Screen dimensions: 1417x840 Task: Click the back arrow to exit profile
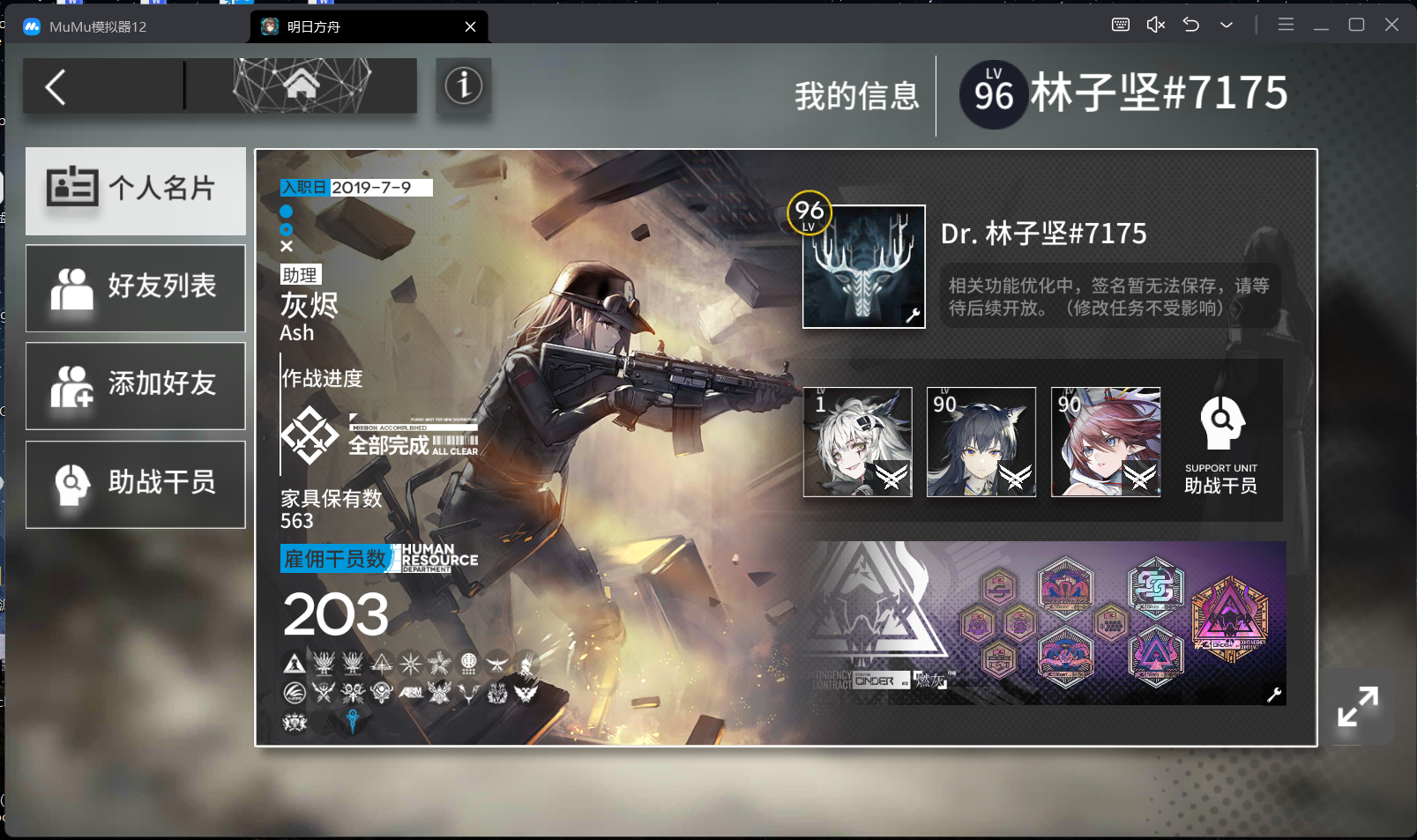pos(55,85)
